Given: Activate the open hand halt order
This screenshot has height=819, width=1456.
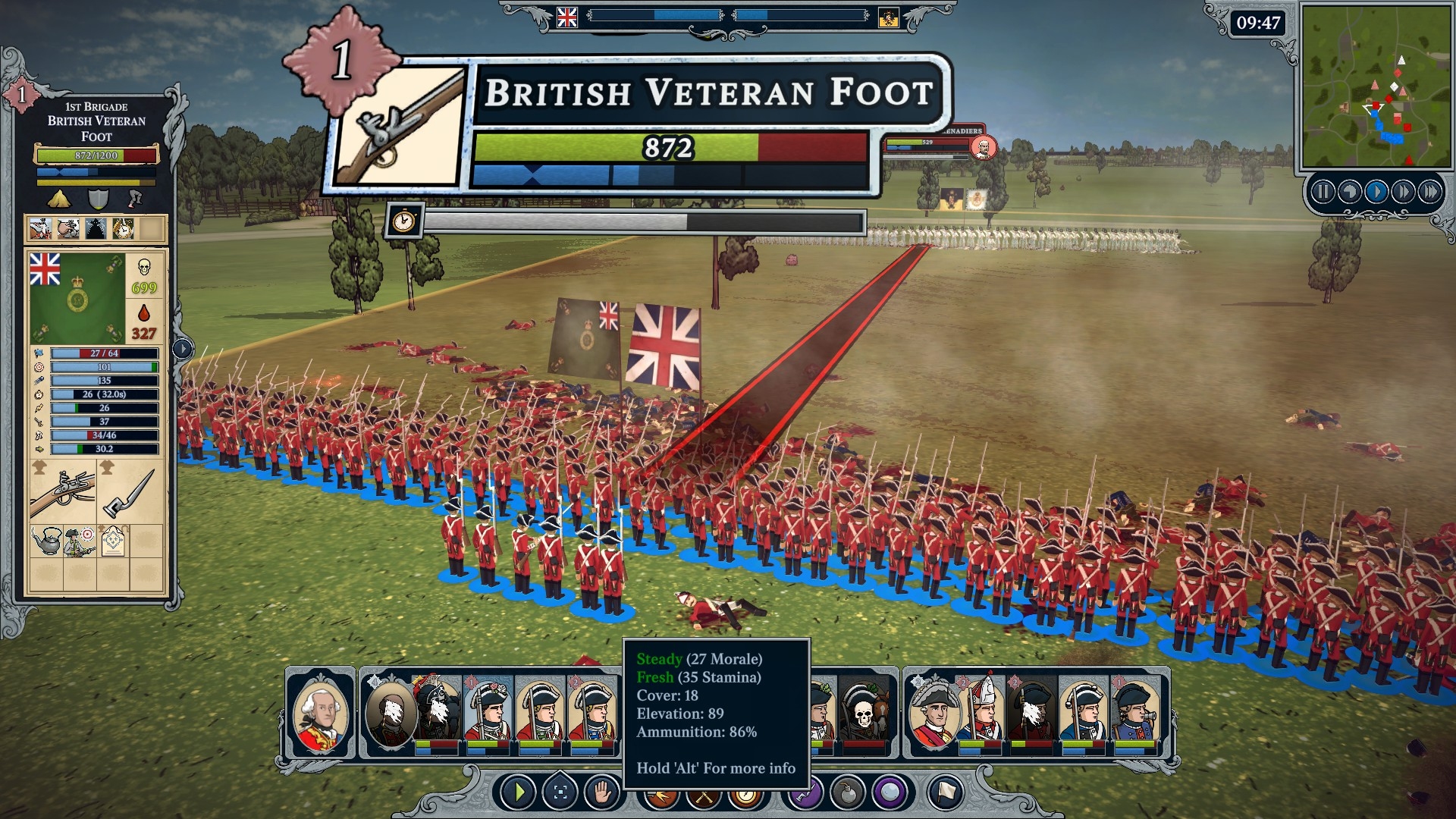Looking at the screenshot, I should pos(602,793).
